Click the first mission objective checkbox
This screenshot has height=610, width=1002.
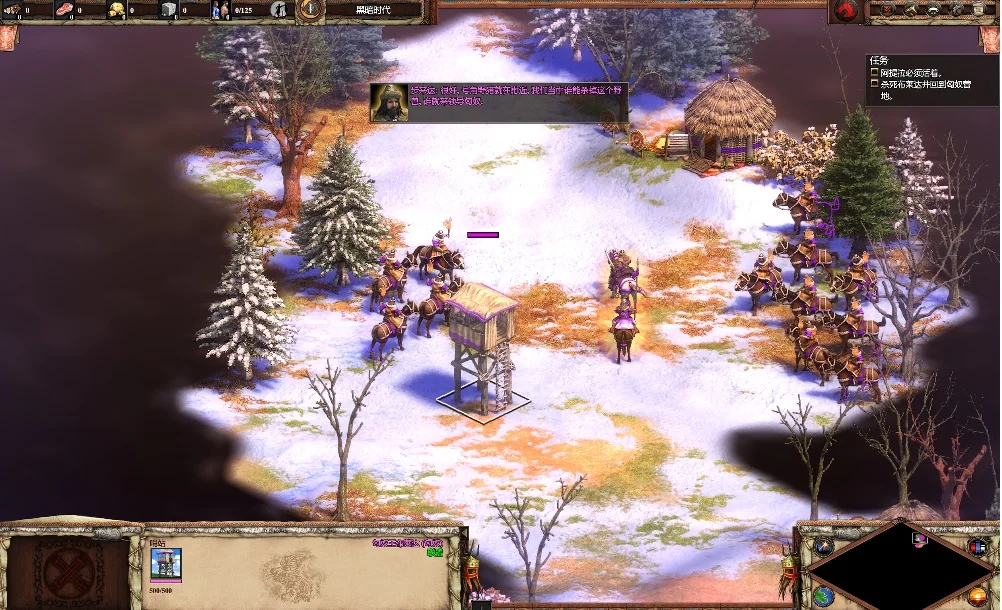pyautogui.click(x=874, y=73)
